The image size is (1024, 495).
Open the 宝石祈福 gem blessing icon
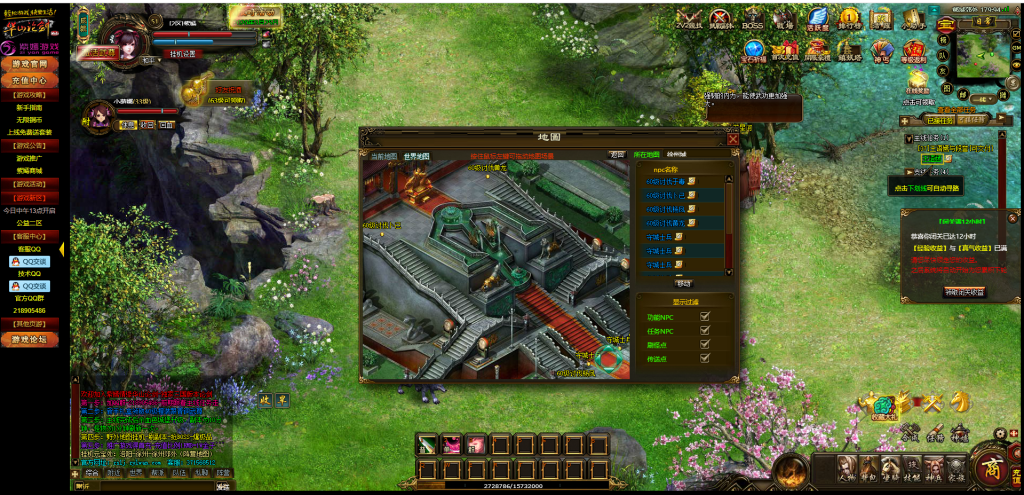(755, 52)
